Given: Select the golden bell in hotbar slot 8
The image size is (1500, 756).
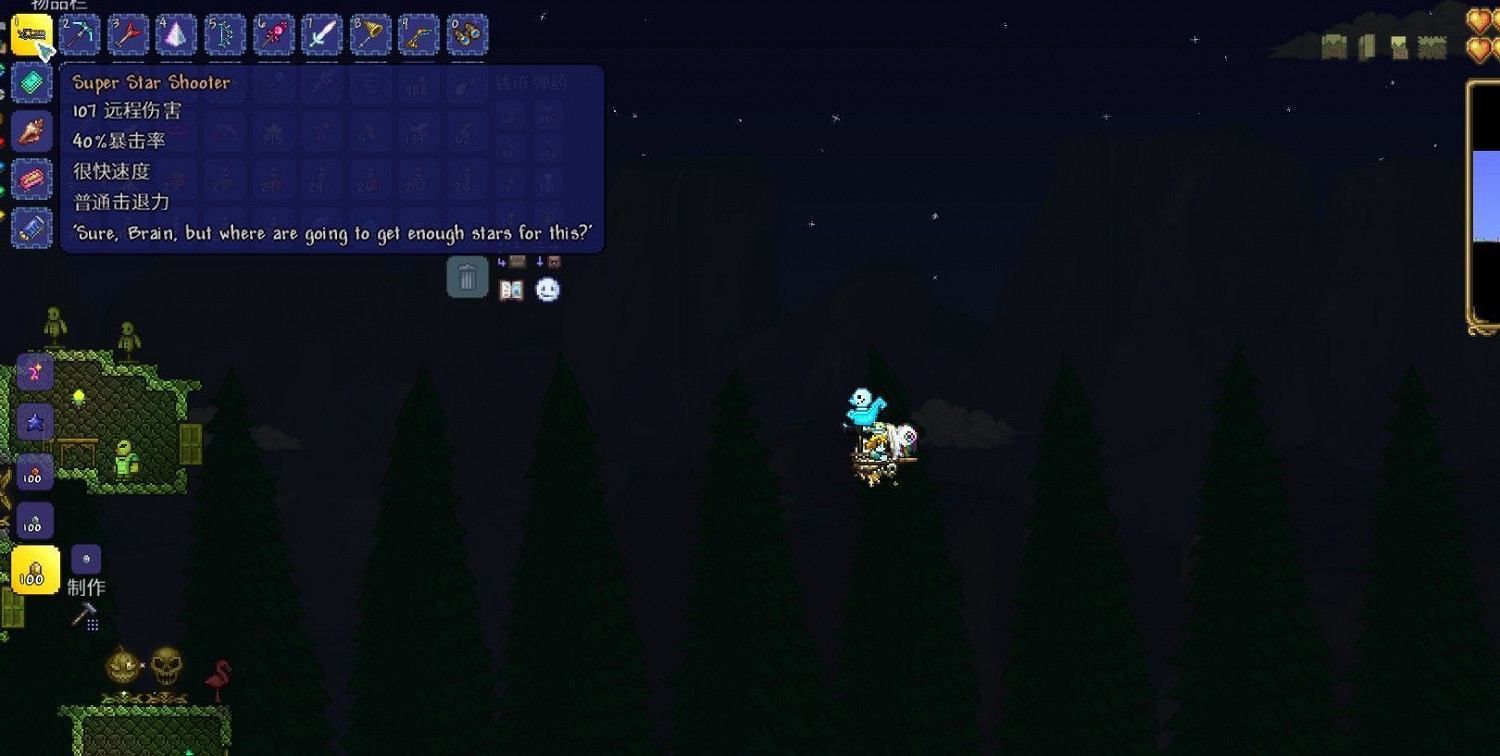Looking at the screenshot, I should click(x=371, y=35).
